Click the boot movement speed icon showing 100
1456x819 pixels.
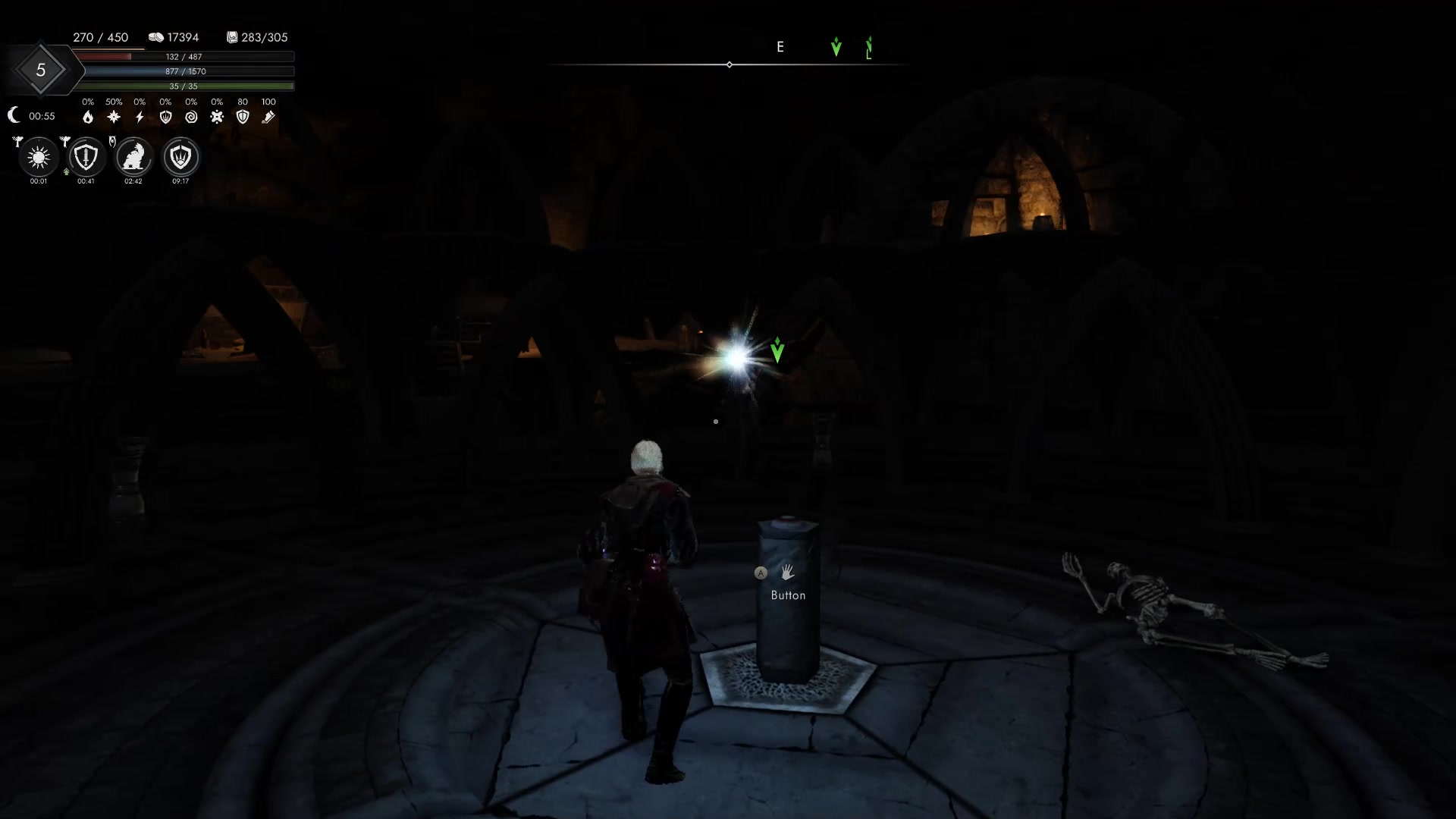coord(267,116)
